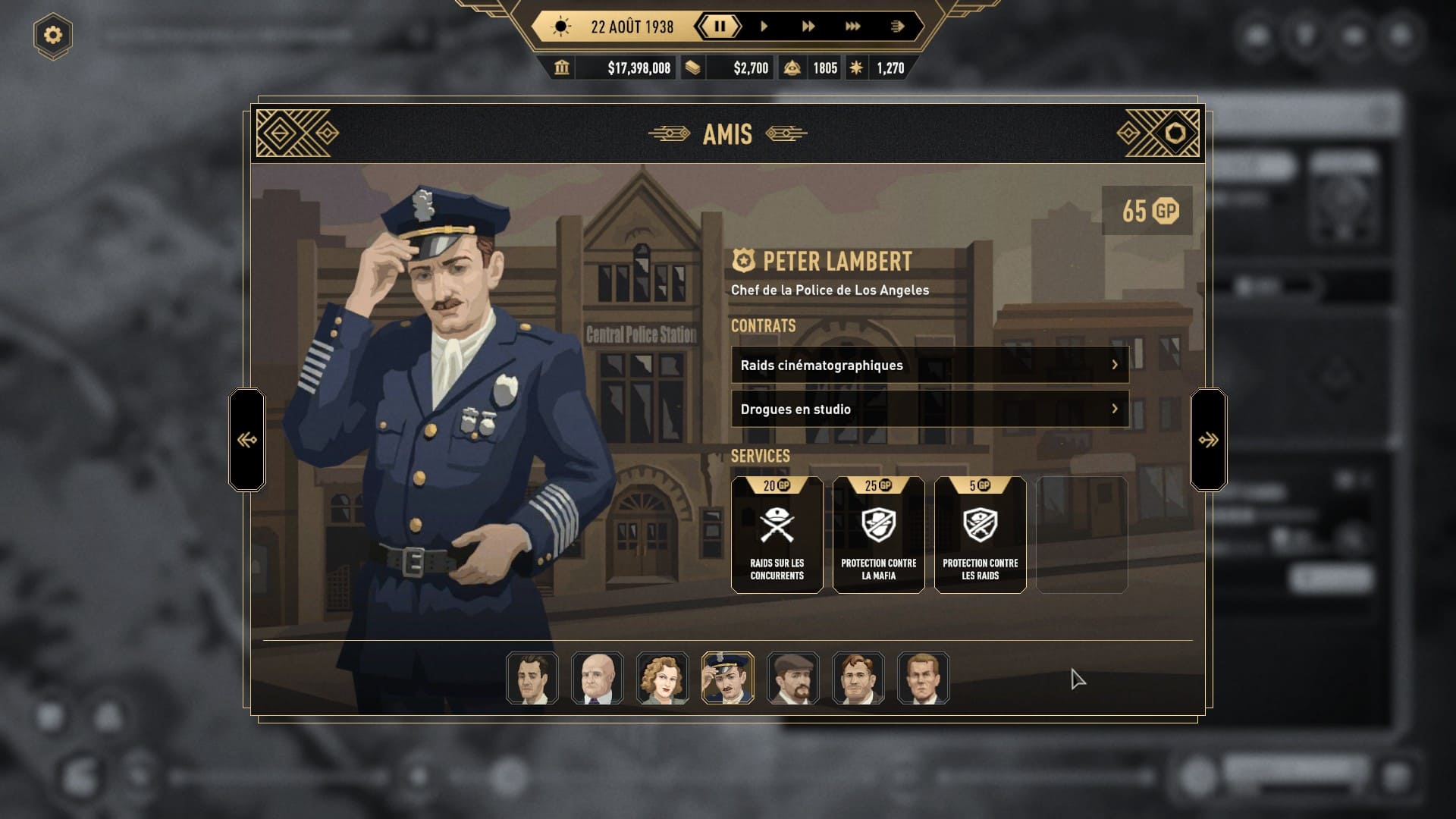Select the blonde woman portrait
This screenshot has height=819, width=1456.
(662, 678)
